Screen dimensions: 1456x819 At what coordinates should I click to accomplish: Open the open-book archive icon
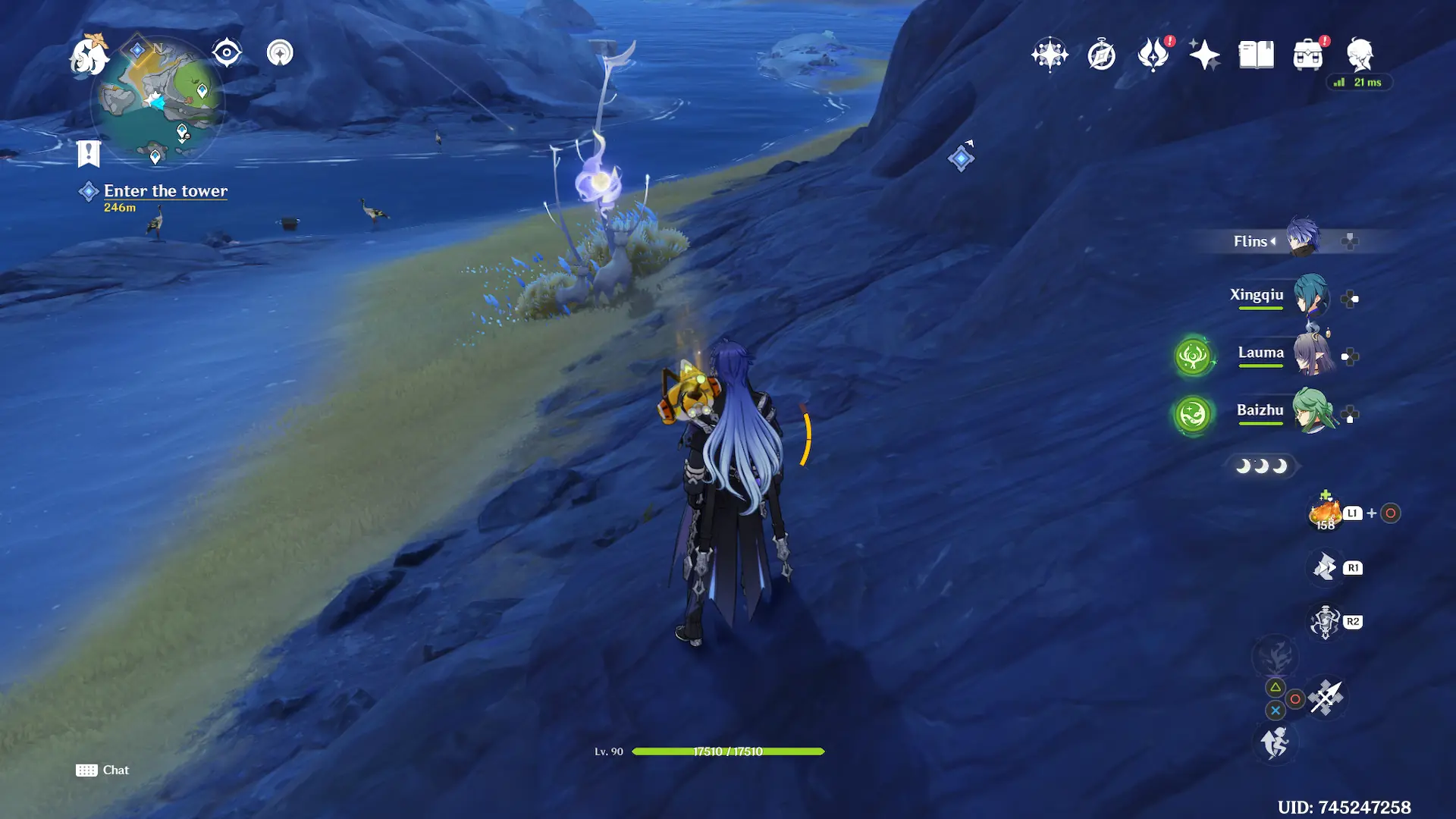click(x=1256, y=55)
